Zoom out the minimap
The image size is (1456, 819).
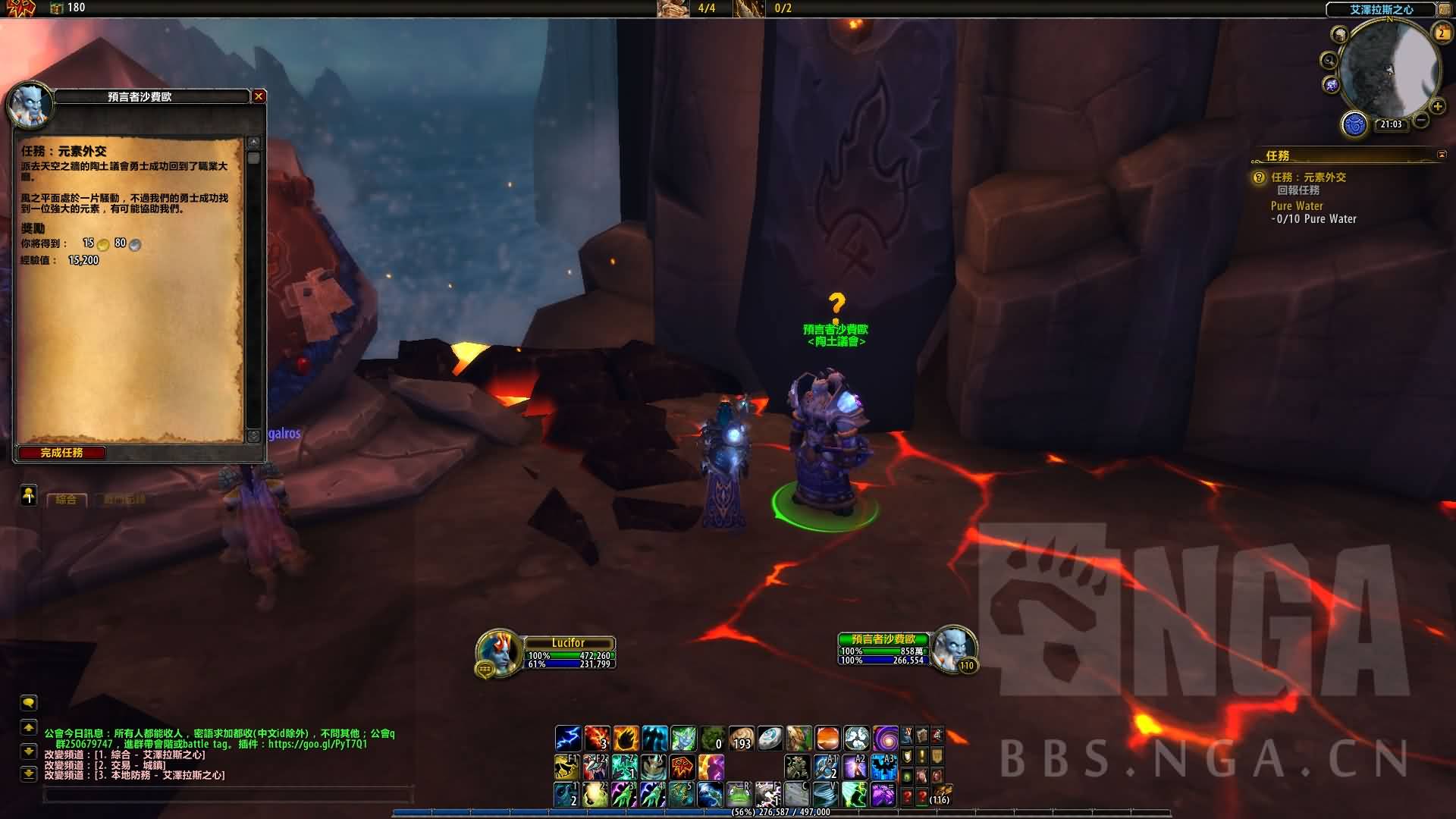pos(1421,120)
